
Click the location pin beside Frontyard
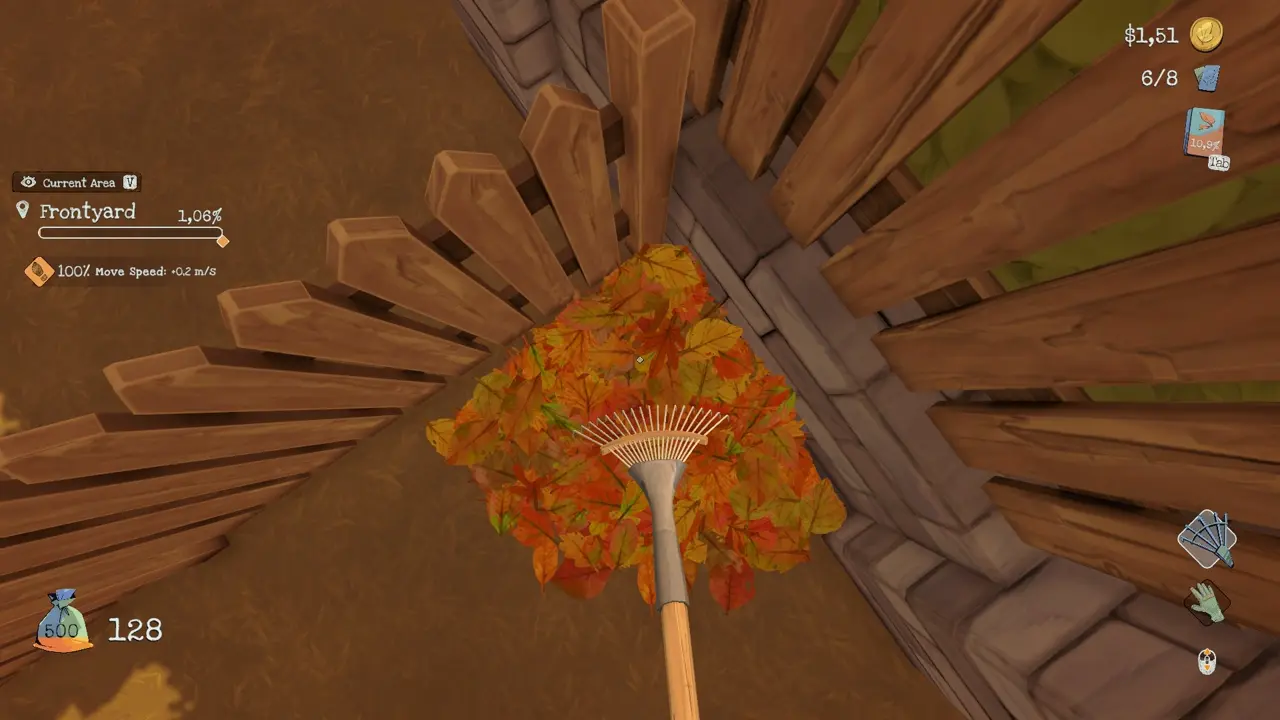tap(24, 209)
